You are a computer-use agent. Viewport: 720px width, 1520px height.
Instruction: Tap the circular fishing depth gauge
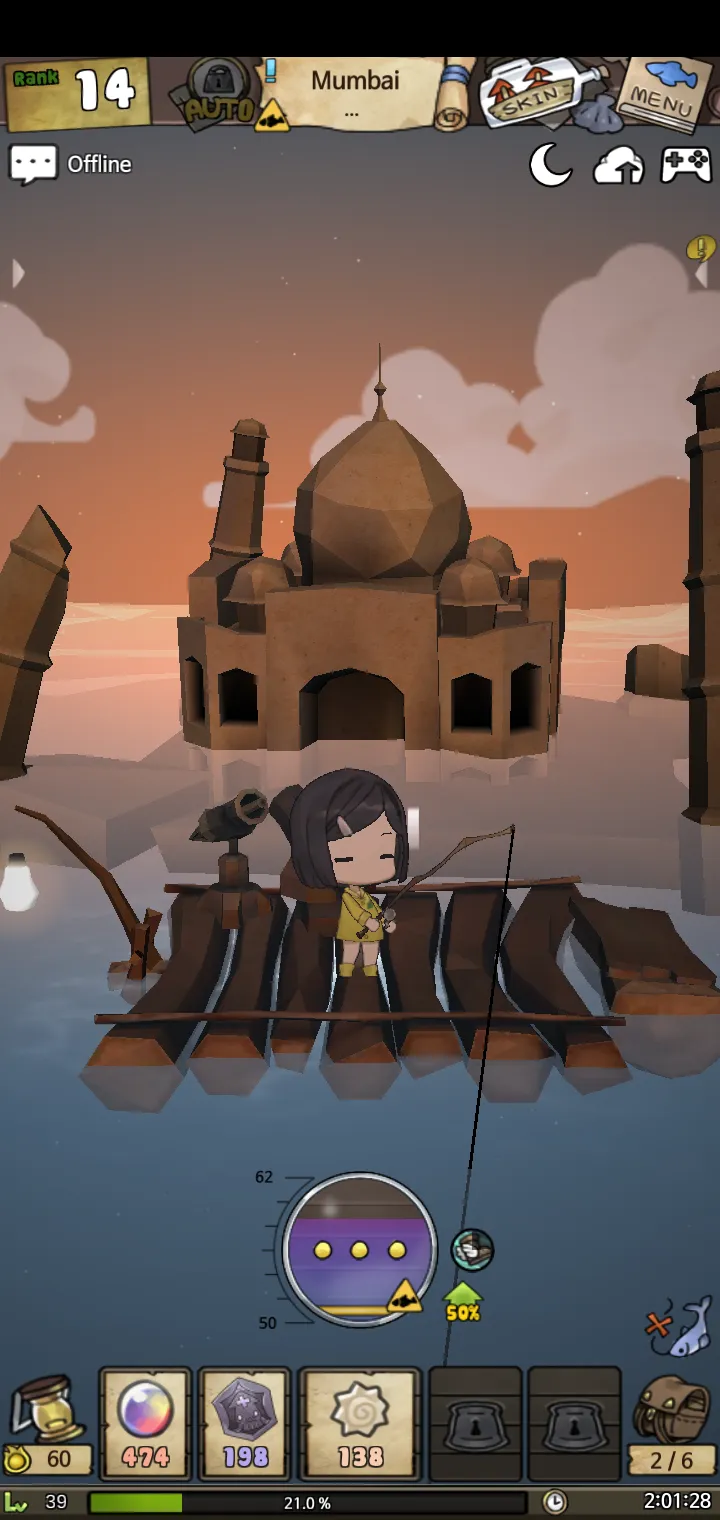pos(360,1250)
